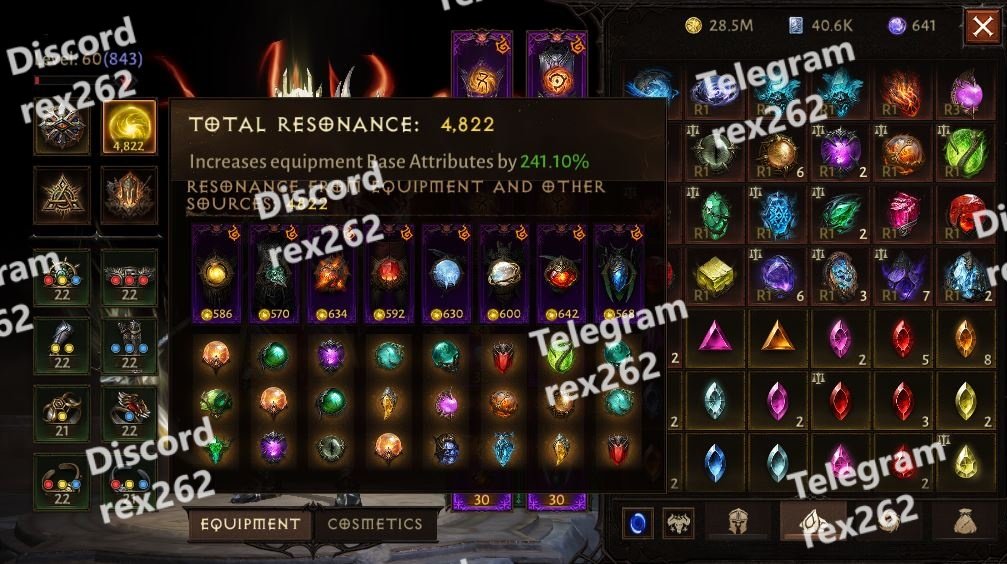
Task: Select the triangle rune emblem icon
Action: 62,193
